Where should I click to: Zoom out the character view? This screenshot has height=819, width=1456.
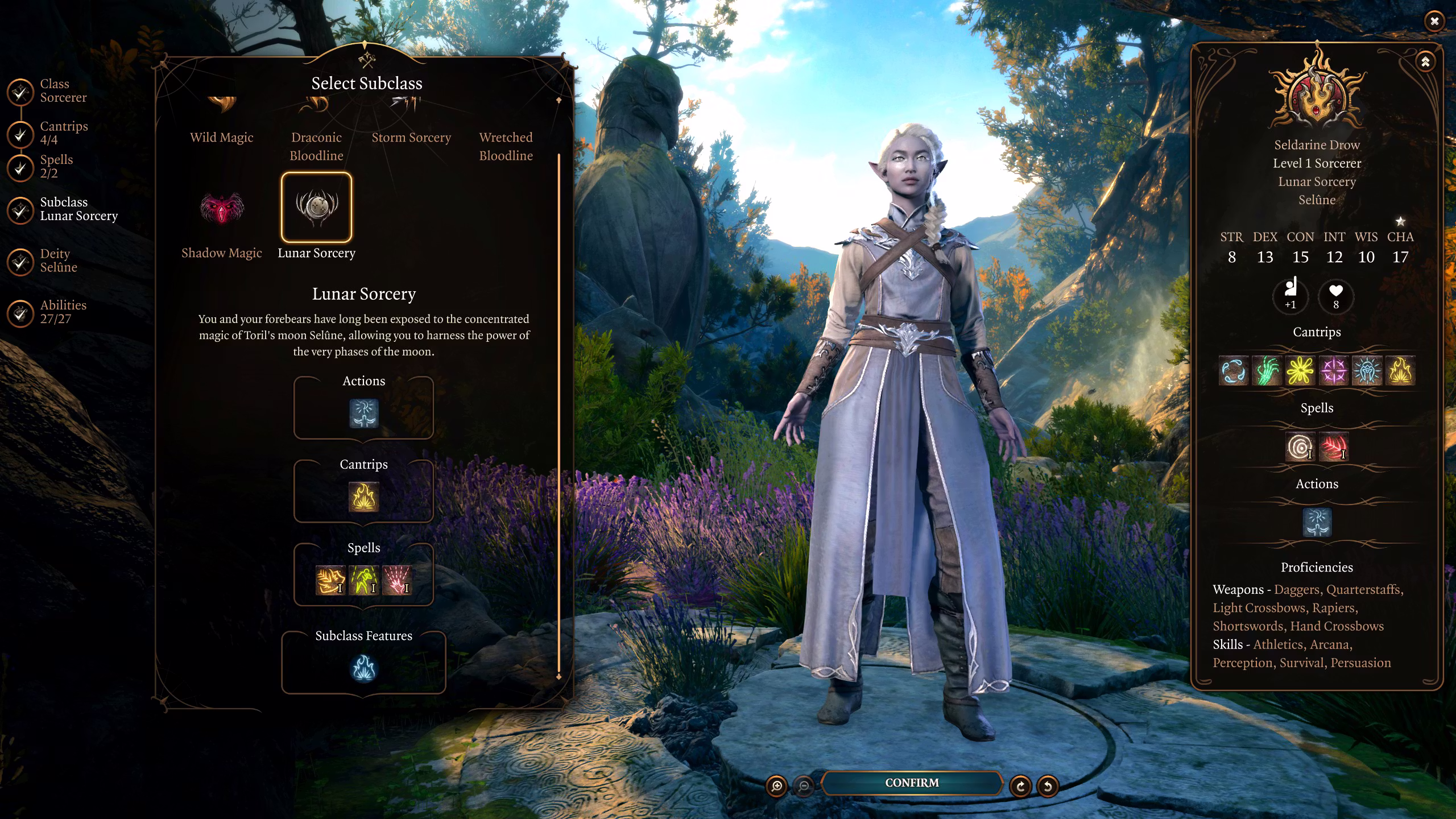coord(804,786)
